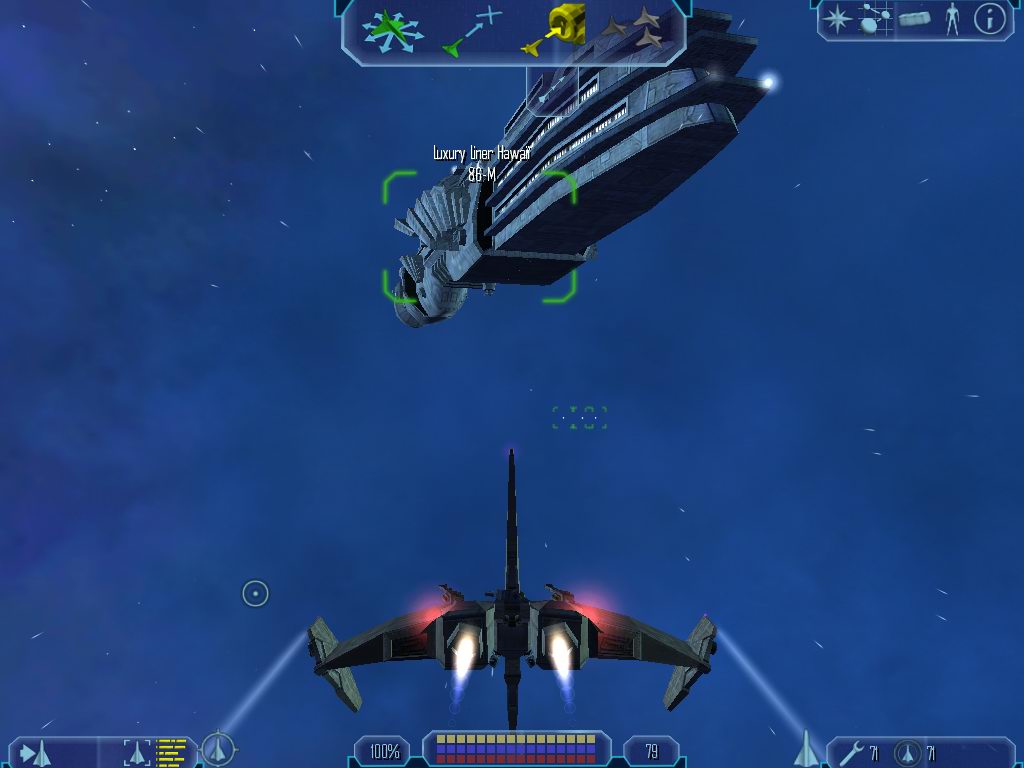Open the contact list ship arrow icon
The width and height of the screenshot is (1024, 768).
34,752
